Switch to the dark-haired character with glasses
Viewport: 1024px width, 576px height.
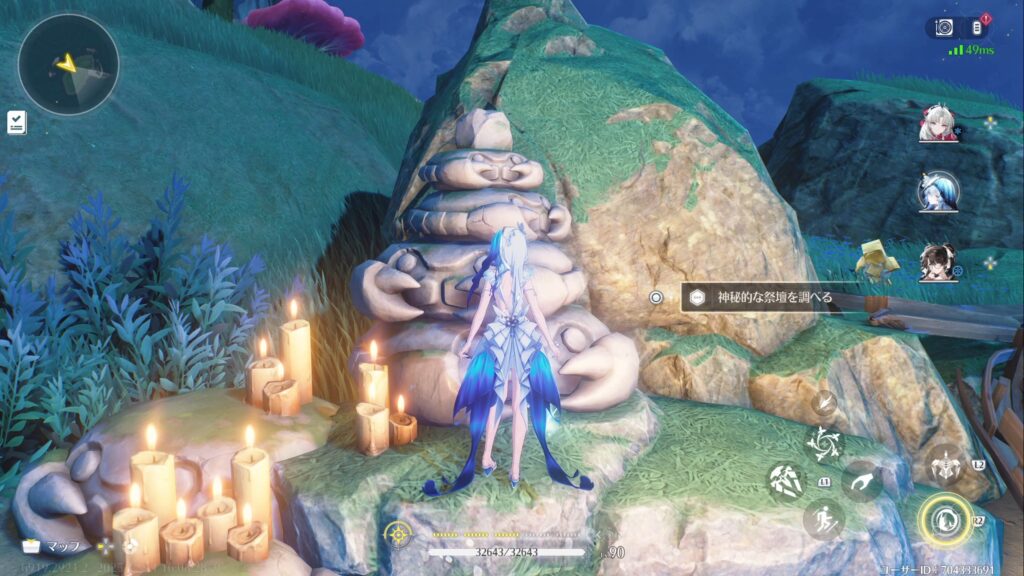(938, 262)
